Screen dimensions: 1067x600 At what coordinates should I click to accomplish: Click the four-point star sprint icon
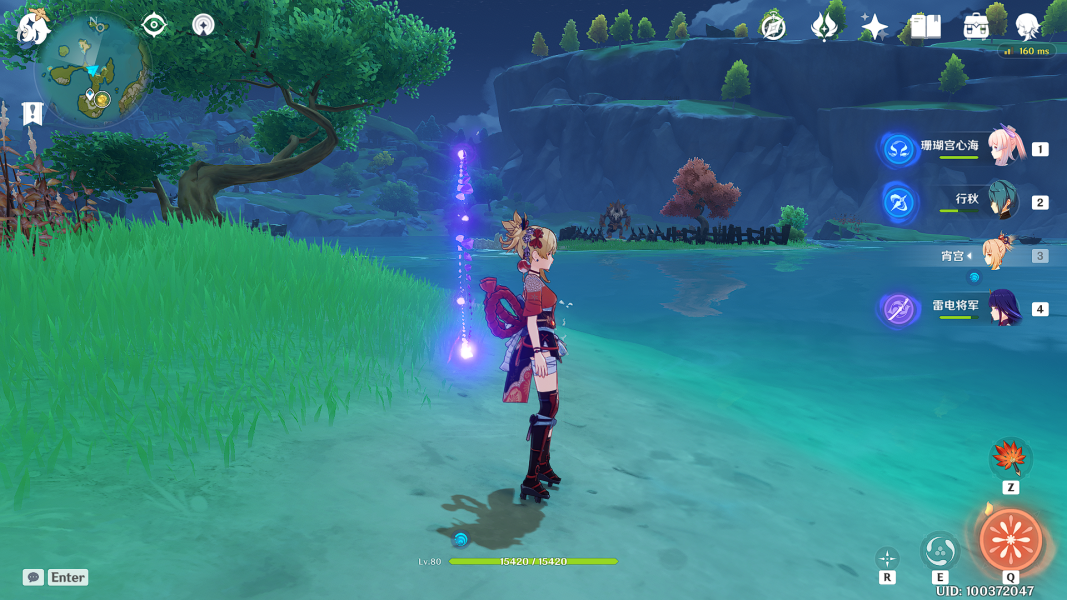887,558
